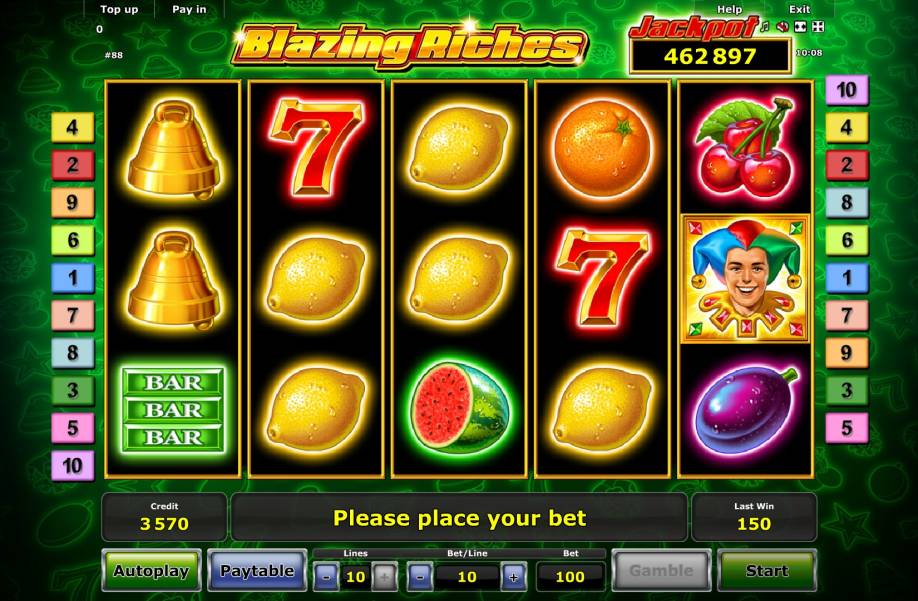The height and width of the screenshot is (601, 918).
Task: Open the Top up option
Action: [x=119, y=9]
